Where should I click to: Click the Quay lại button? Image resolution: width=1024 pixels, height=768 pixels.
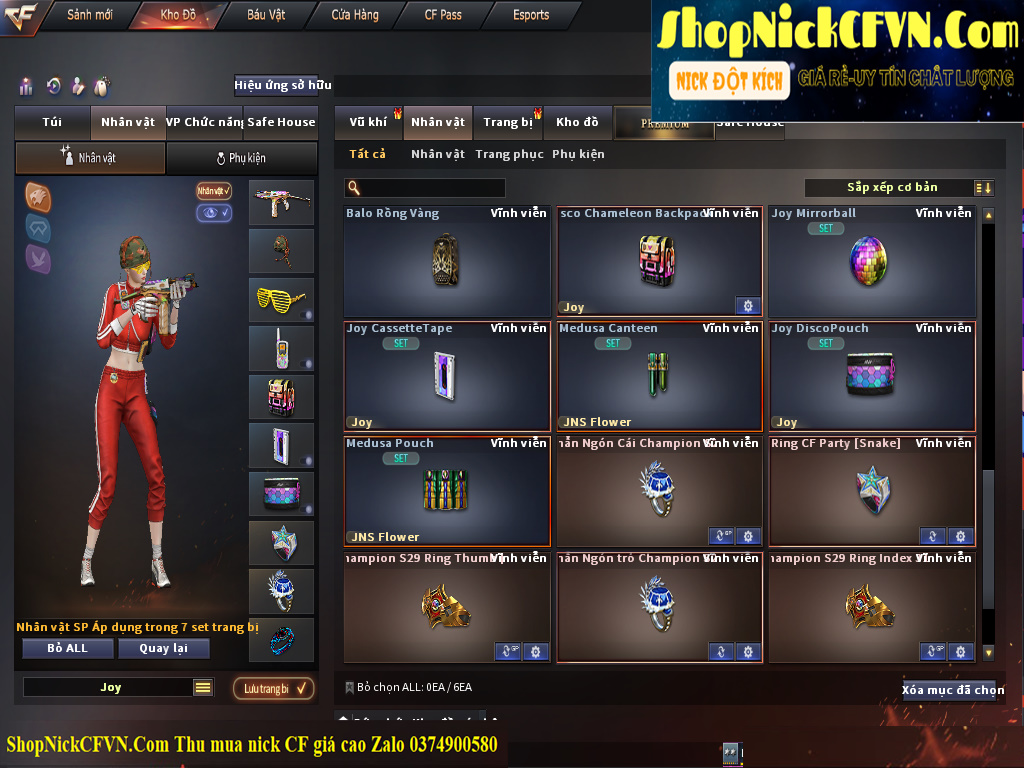tap(163, 648)
